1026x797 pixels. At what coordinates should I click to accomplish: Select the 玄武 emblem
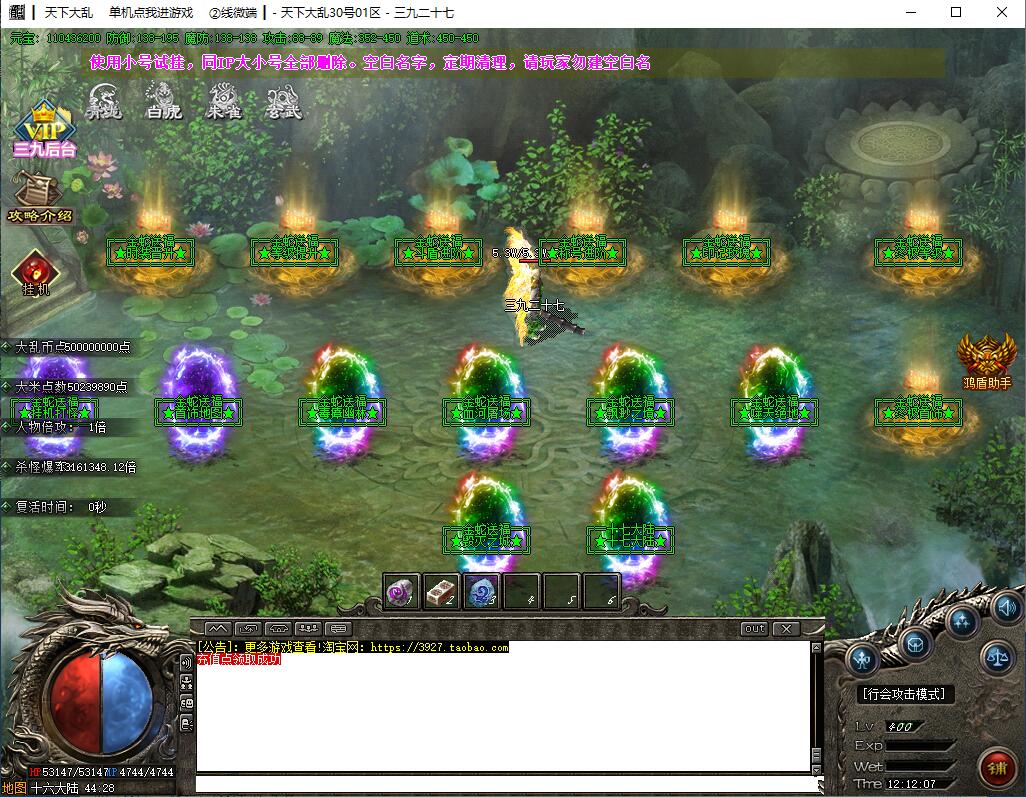[x=283, y=101]
